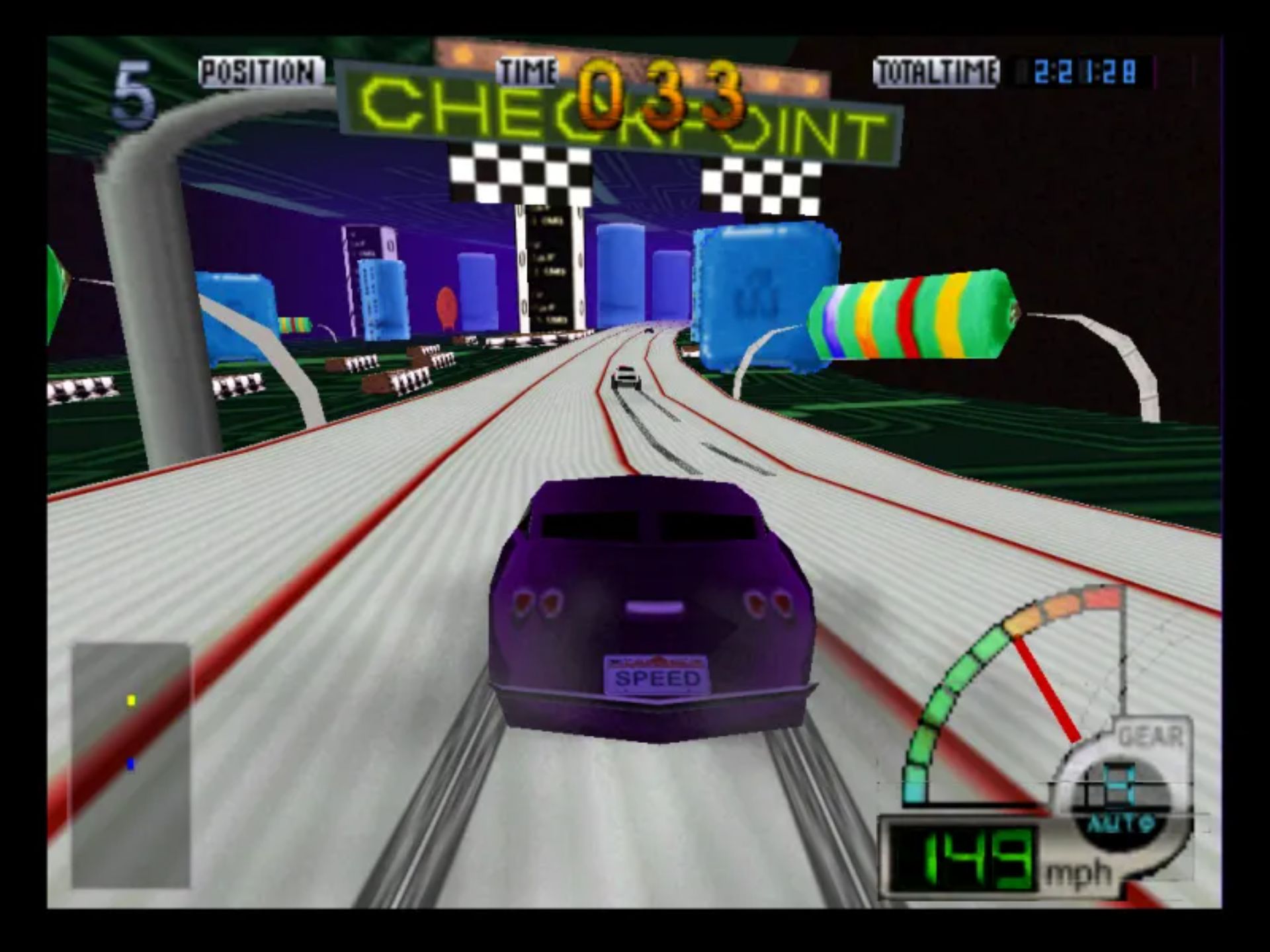The image size is (1270, 952).
Task: Select the yellow marker on the minimap
Action: (131, 700)
